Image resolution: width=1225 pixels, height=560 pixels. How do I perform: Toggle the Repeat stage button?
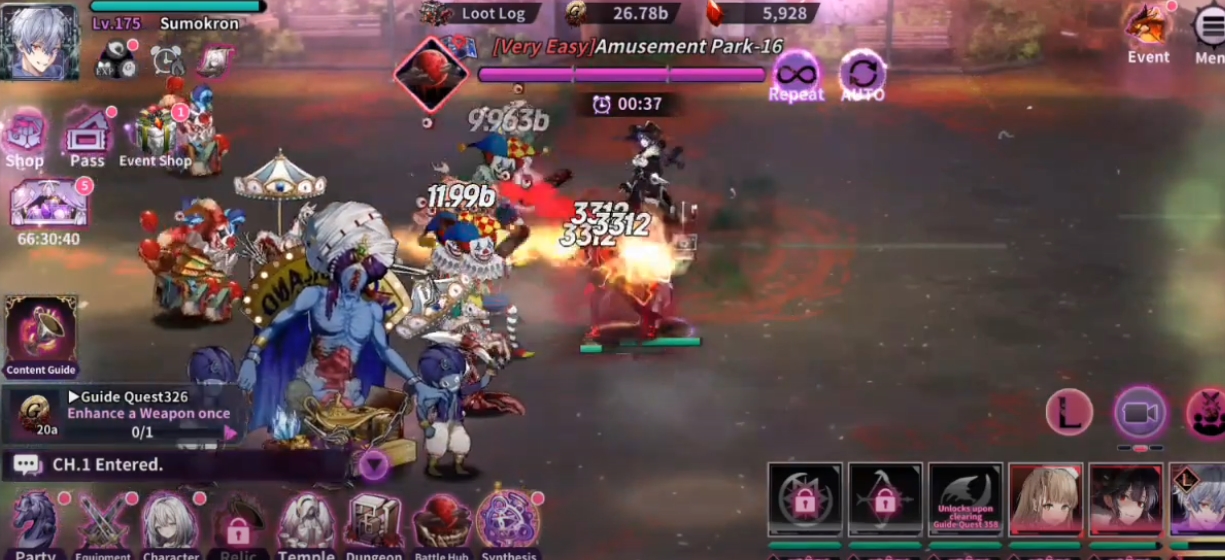[x=796, y=76]
